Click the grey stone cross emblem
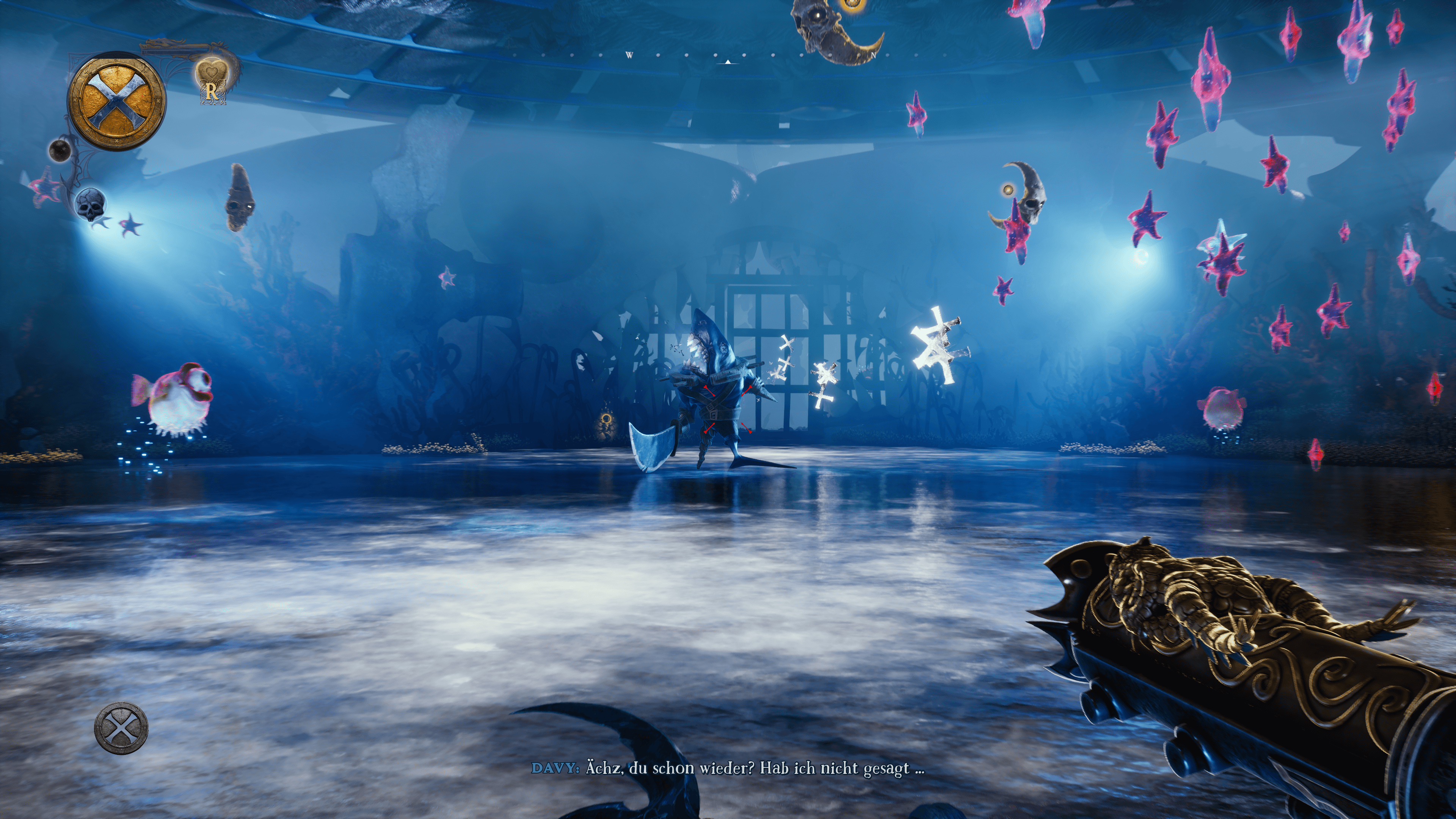1456x819 pixels. (x=121, y=728)
